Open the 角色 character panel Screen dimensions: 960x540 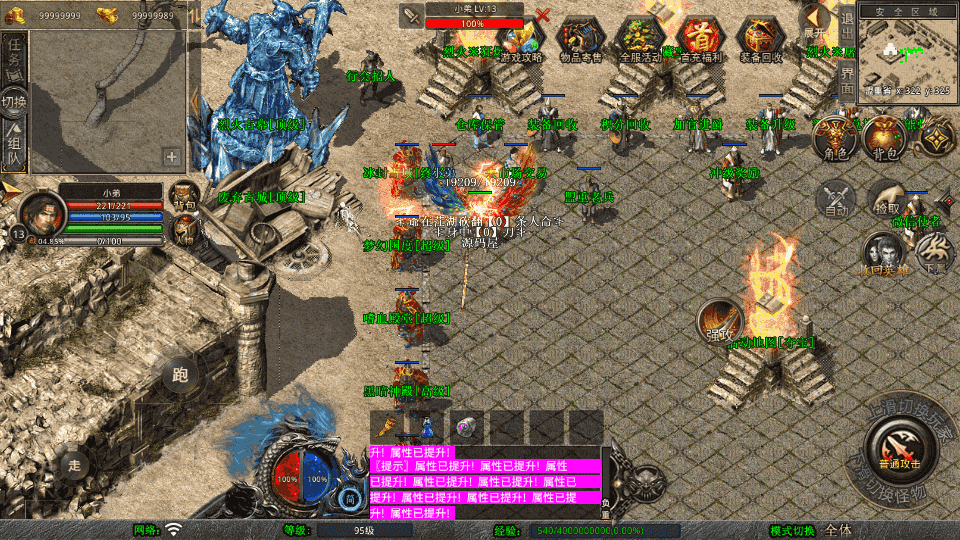click(835, 139)
